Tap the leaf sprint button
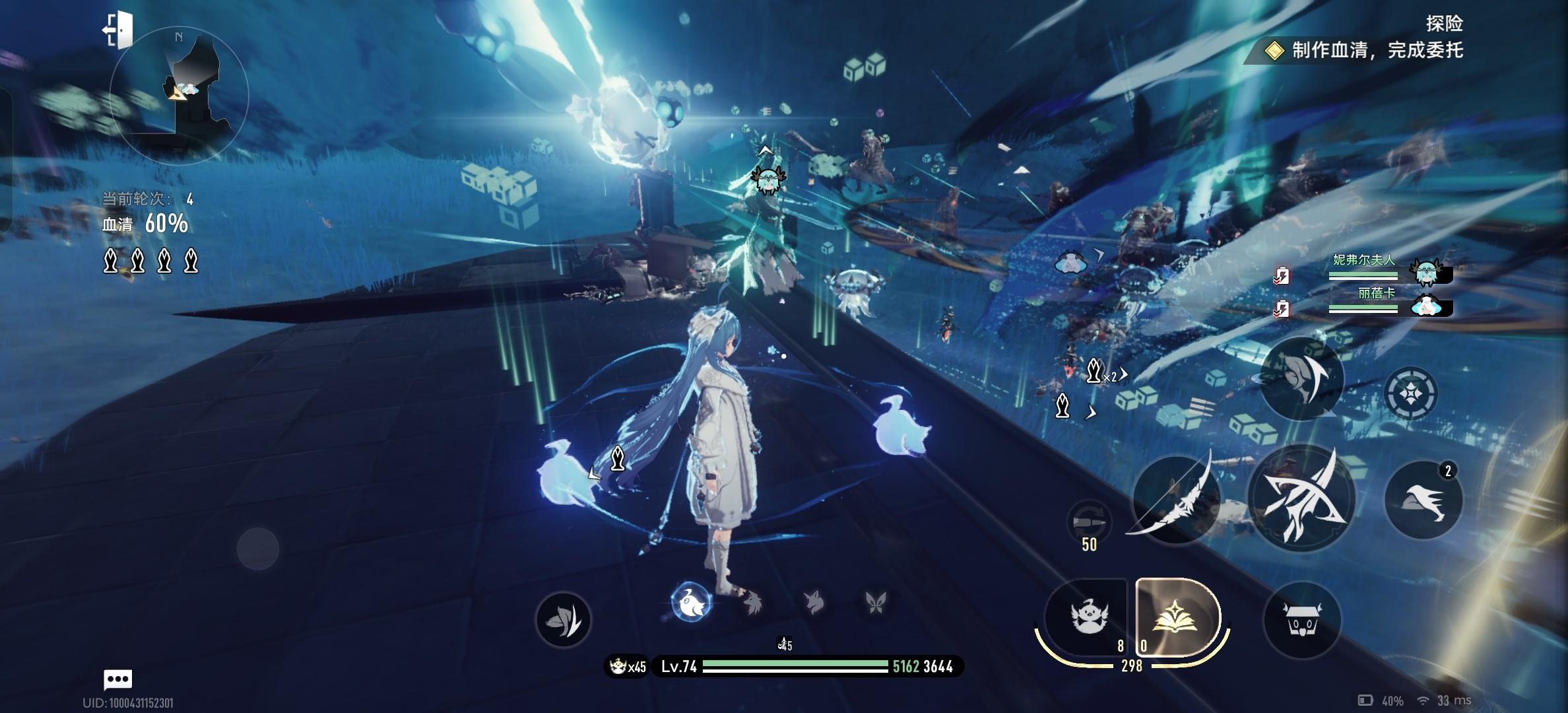The image size is (1568, 713). point(563,619)
